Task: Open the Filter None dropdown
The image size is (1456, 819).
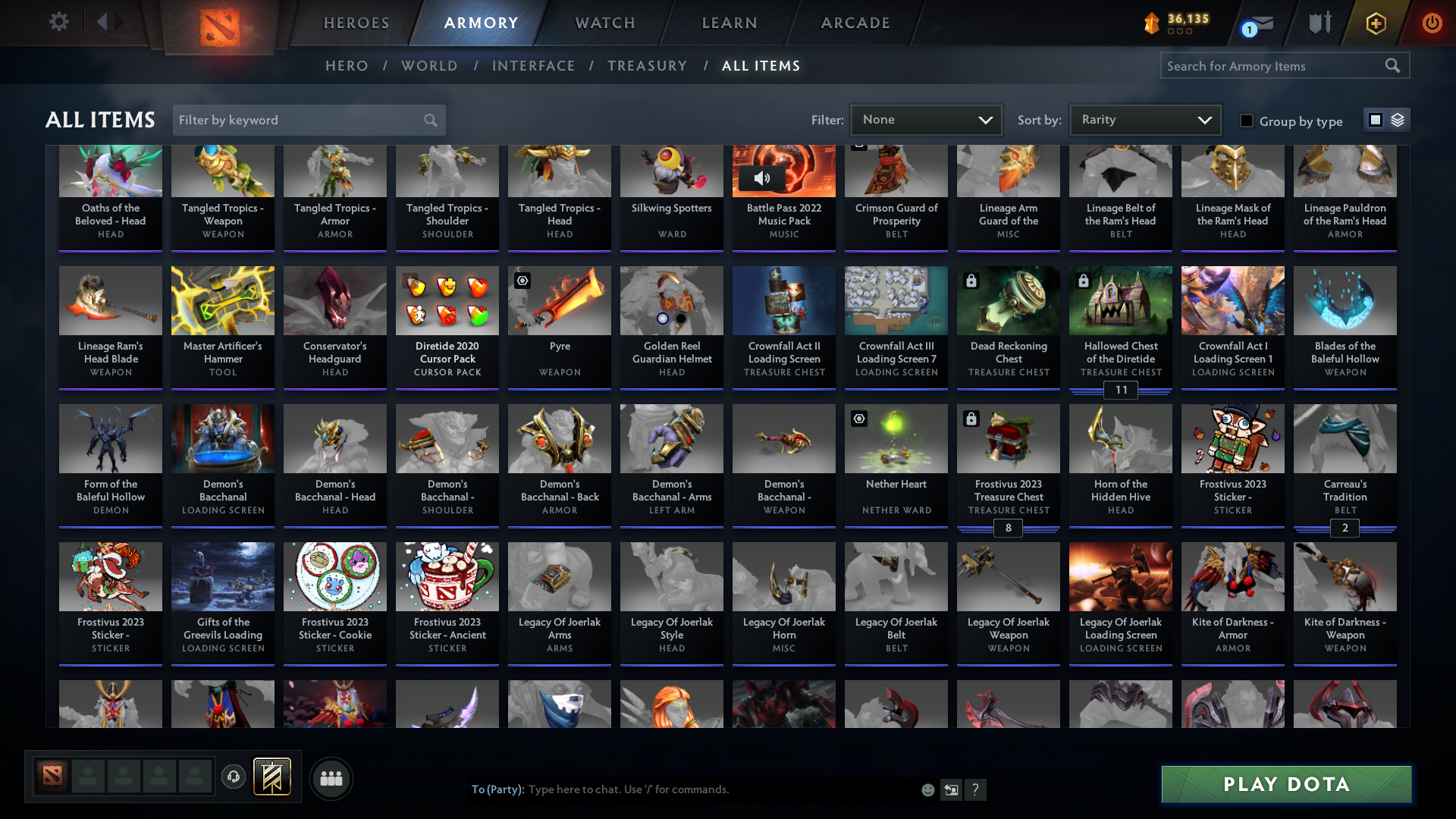Action: [x=927, y=119]
